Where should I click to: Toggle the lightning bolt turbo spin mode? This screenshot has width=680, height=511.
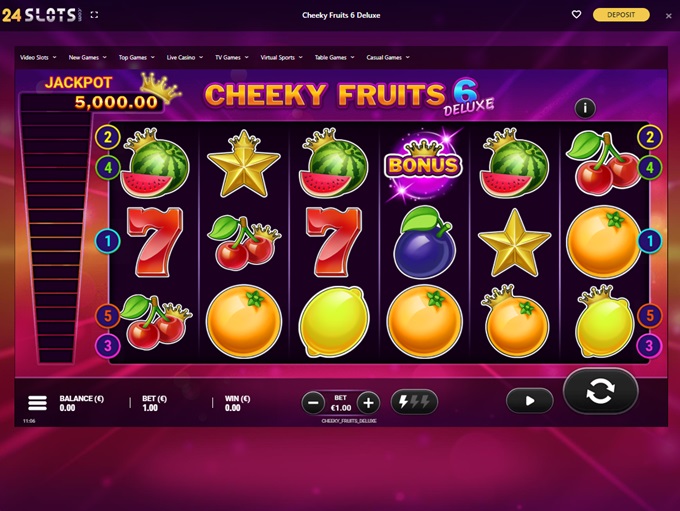click(x=414, y=402)
